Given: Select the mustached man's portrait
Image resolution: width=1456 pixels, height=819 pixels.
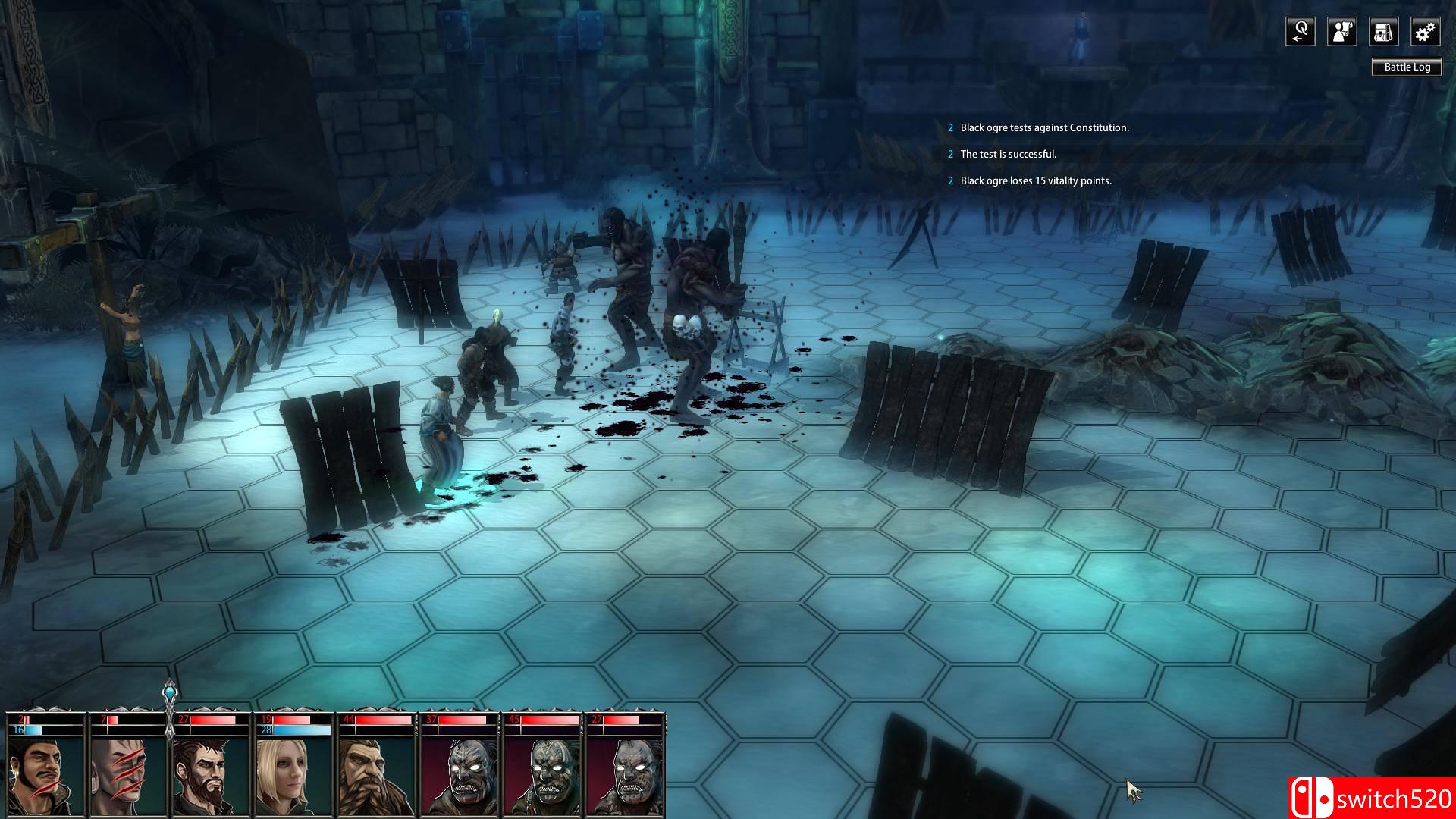Looking at the screenshot, I should pos(45,775).
